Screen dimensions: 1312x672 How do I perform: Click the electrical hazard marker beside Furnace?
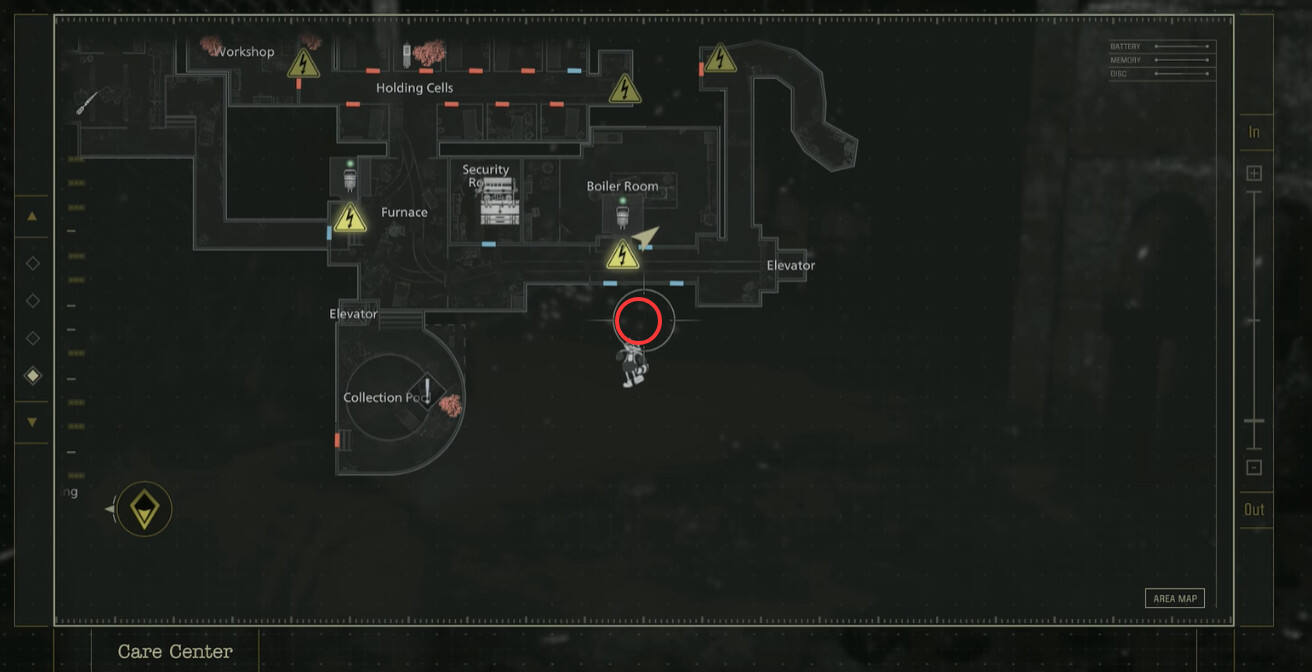349,217
